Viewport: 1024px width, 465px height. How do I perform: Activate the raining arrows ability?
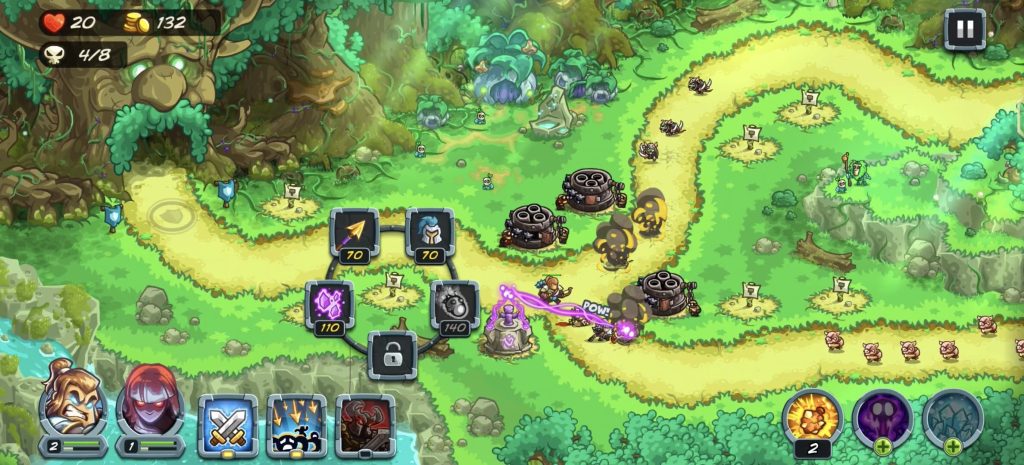coord(296,423)
